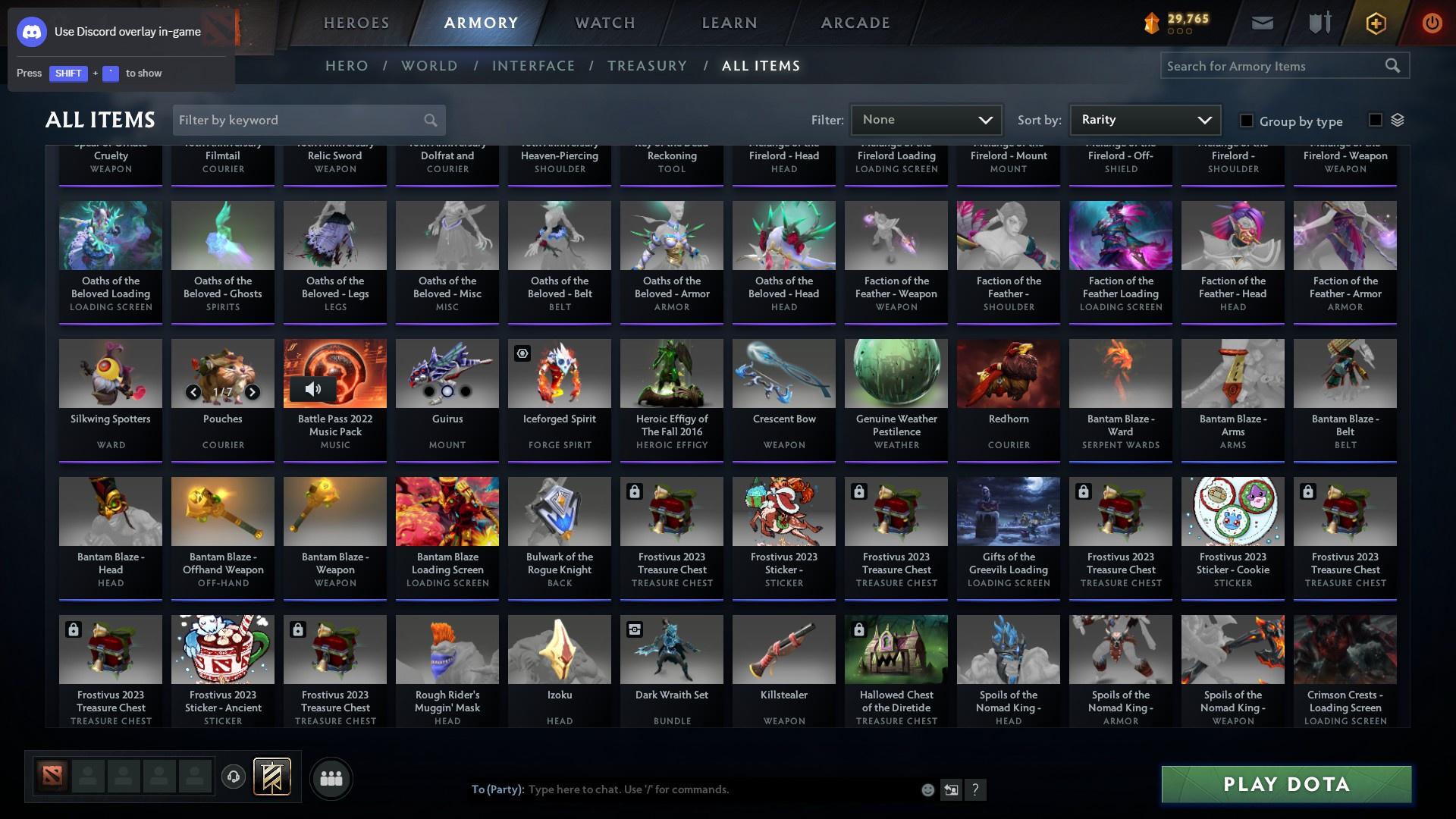Screen dimensions: 1456x819
Task: Open the friends list icon bottom right
Action: (x=331, y=778)
